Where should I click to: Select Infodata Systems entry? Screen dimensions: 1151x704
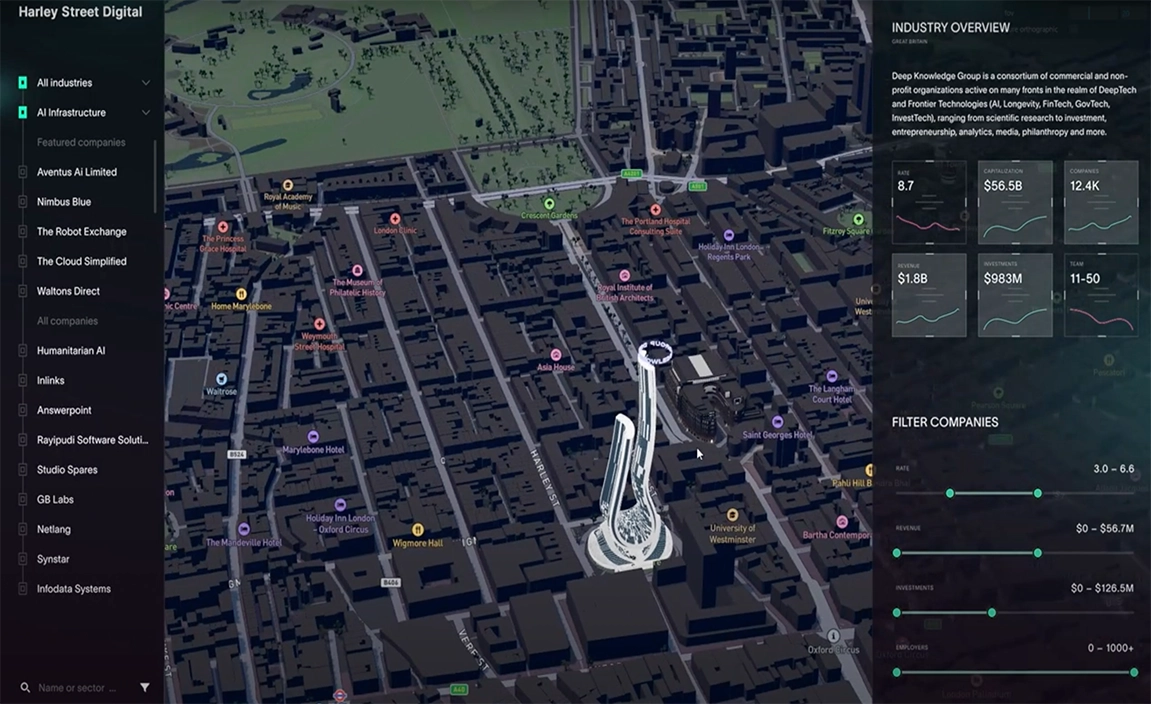pyautogui.click(x=74, y=589)
